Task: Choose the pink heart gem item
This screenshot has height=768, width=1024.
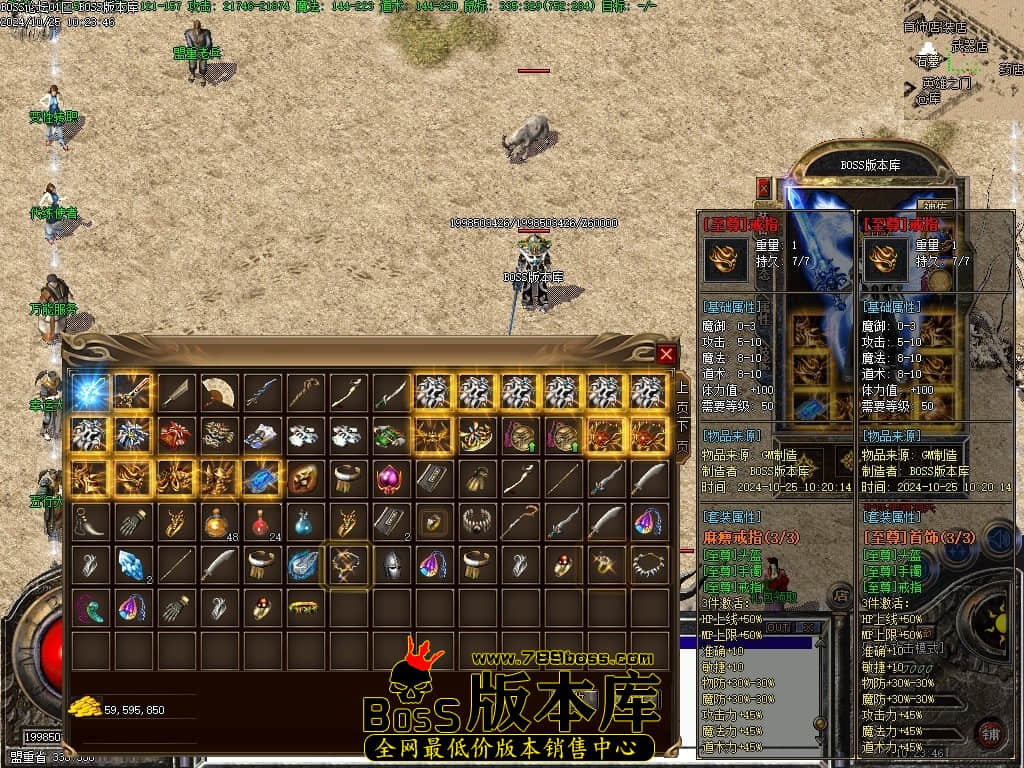Action: [390, 478]
